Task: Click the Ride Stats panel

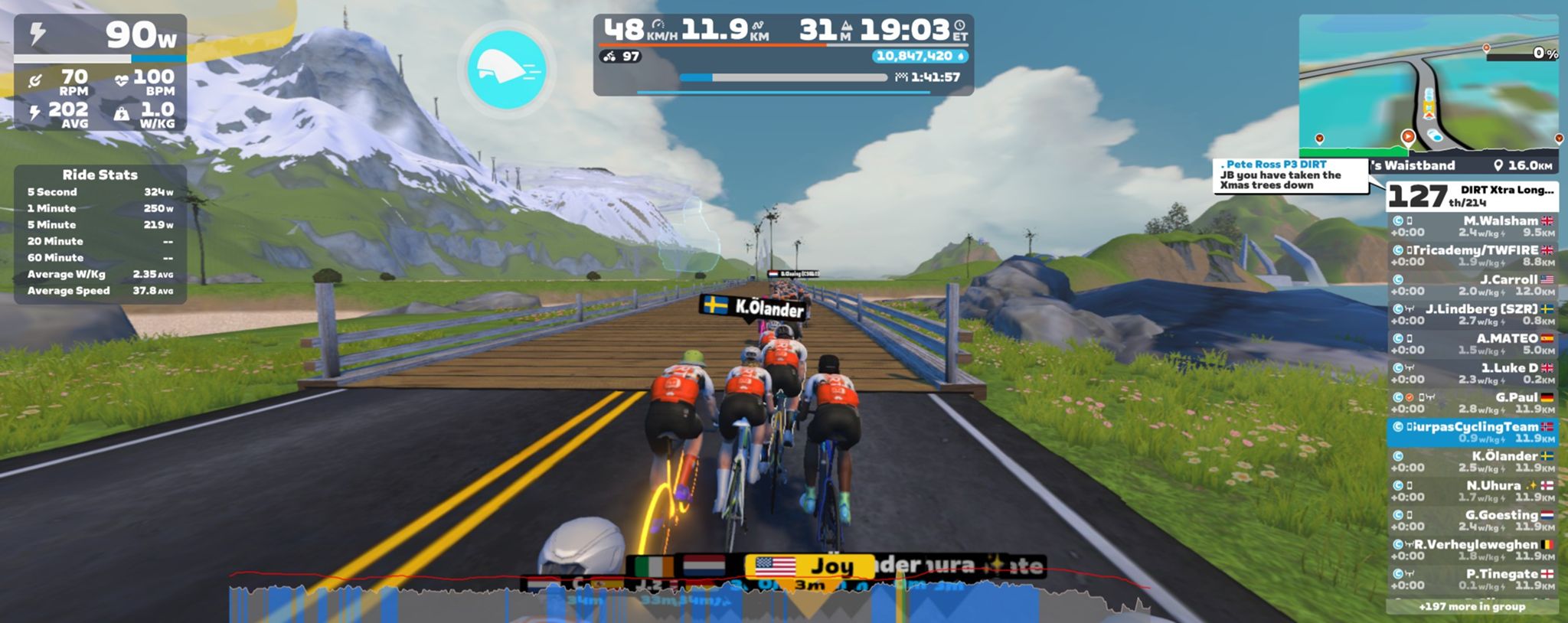Action: (100, 234)
